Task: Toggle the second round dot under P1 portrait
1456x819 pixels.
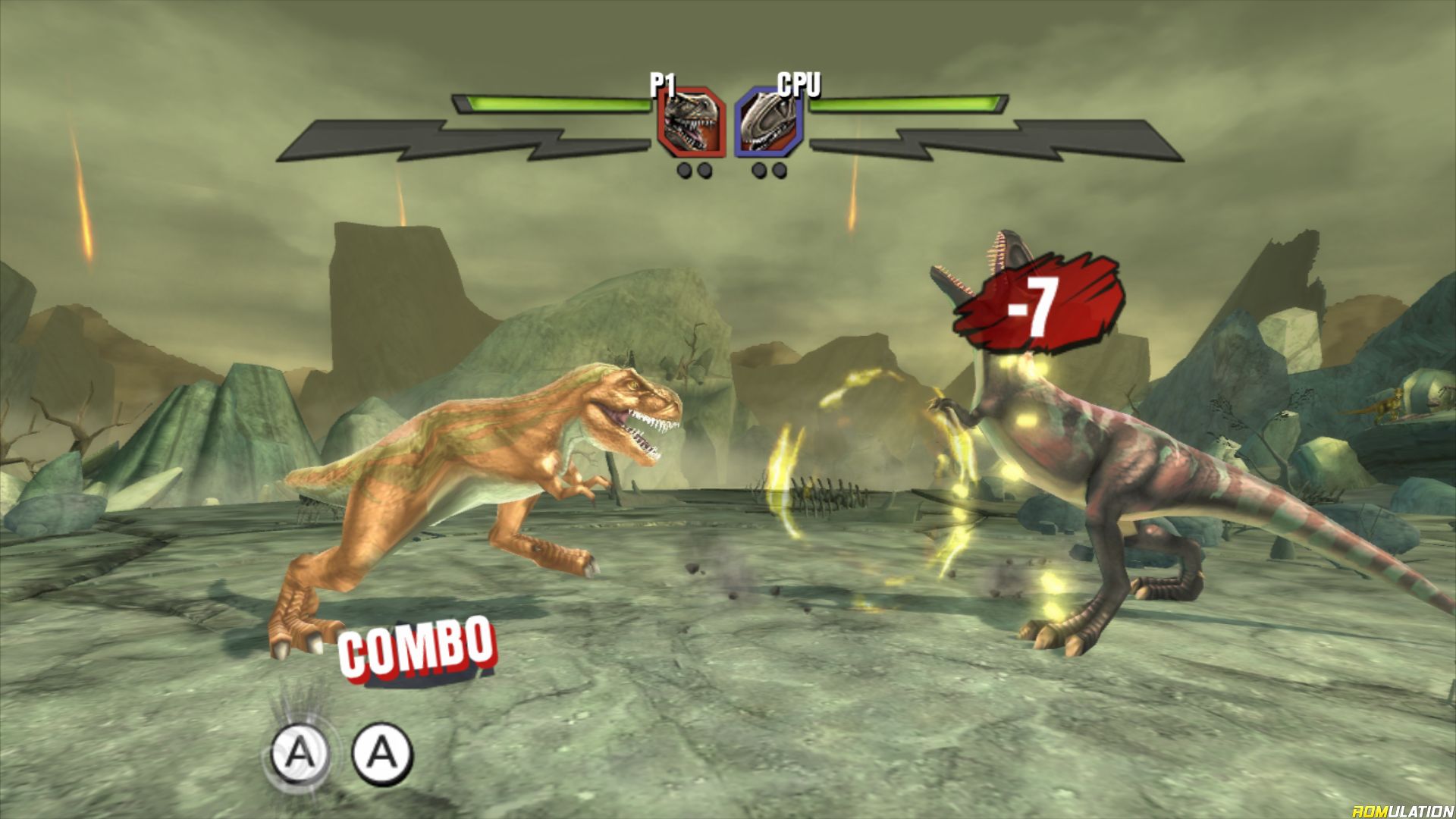Action: point(706,171)
